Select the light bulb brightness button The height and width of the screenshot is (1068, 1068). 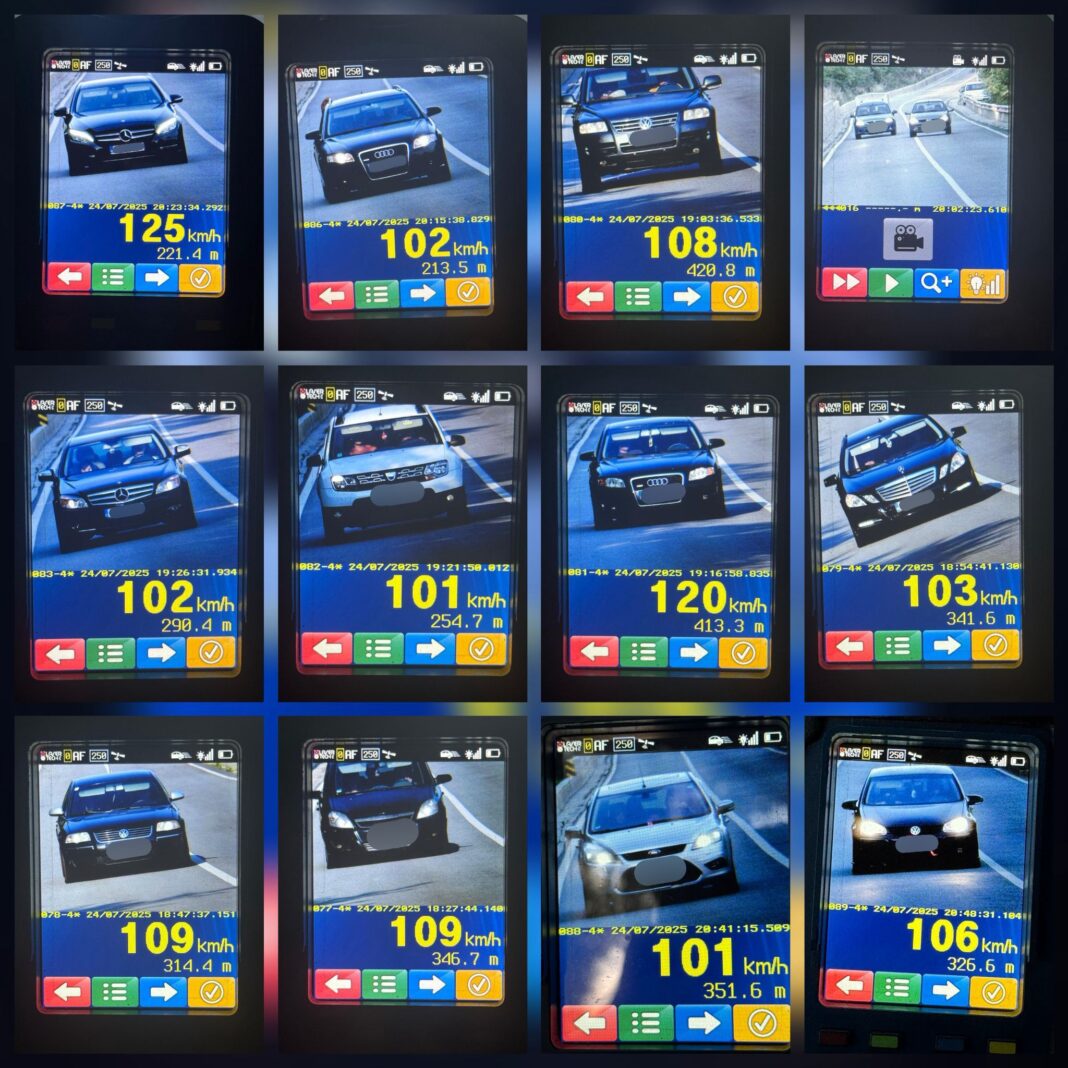tap(982, 283)
